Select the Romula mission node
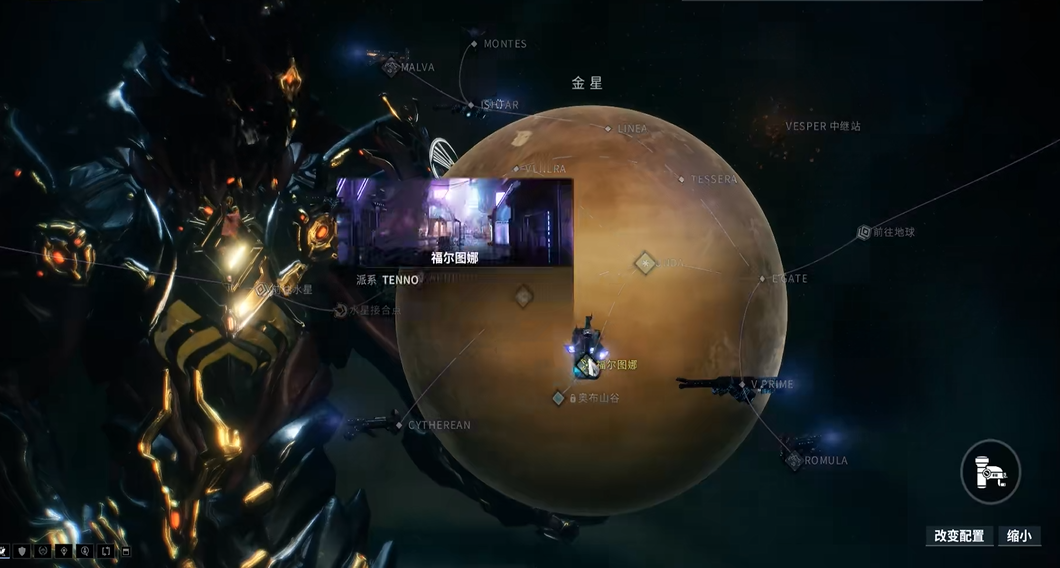1060x568 pixels. [794, 460]
